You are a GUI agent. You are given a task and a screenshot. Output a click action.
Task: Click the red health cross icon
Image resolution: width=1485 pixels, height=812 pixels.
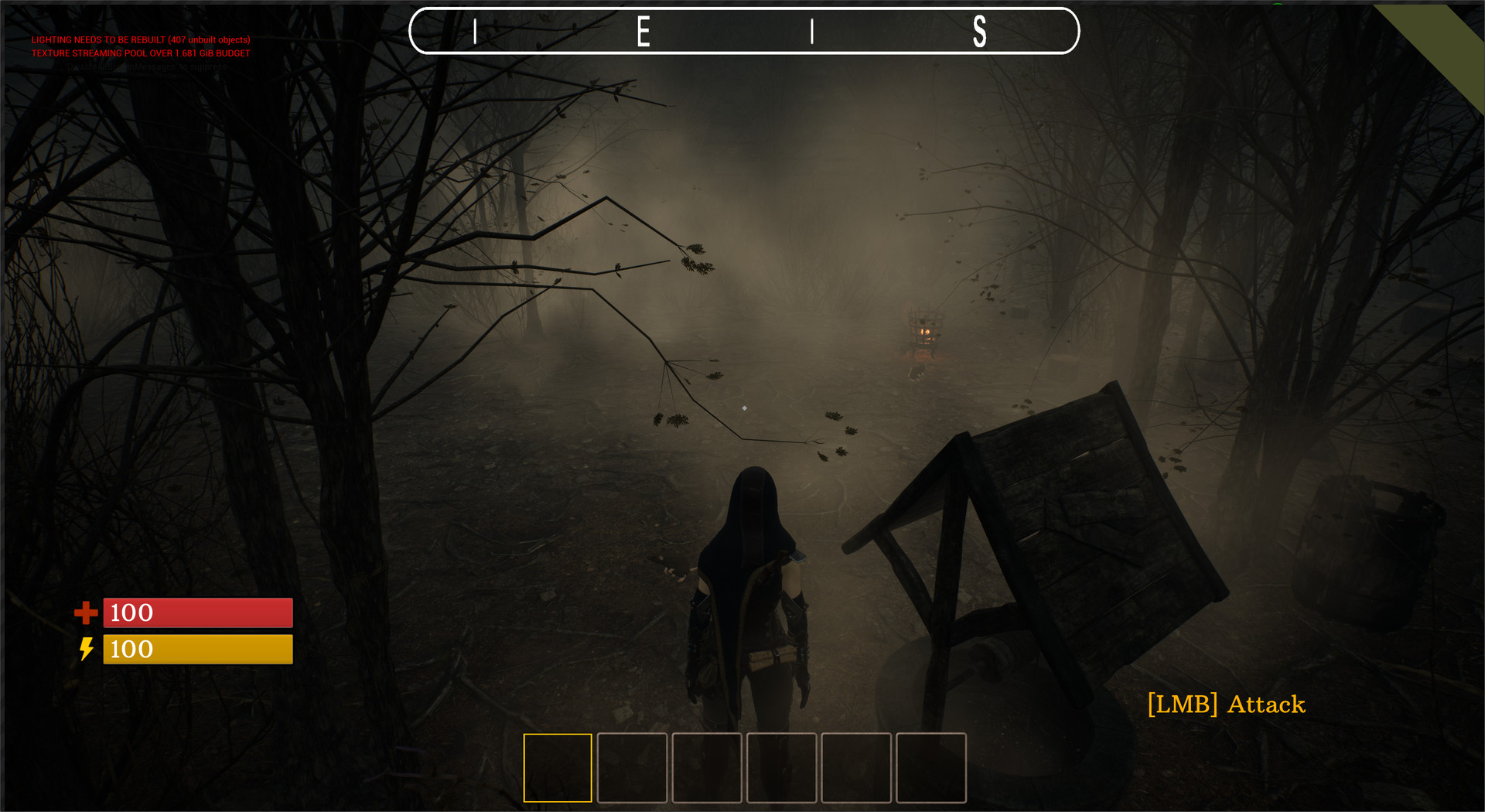click(x=87, y=613)
